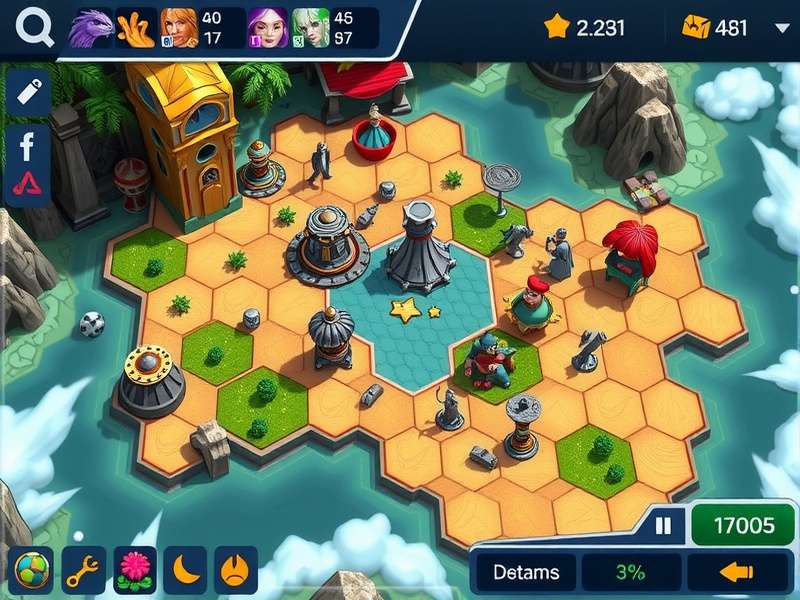Pick the green-haired hero portrait
Viewport: 800px width, 600px height.
coord(311,28)
